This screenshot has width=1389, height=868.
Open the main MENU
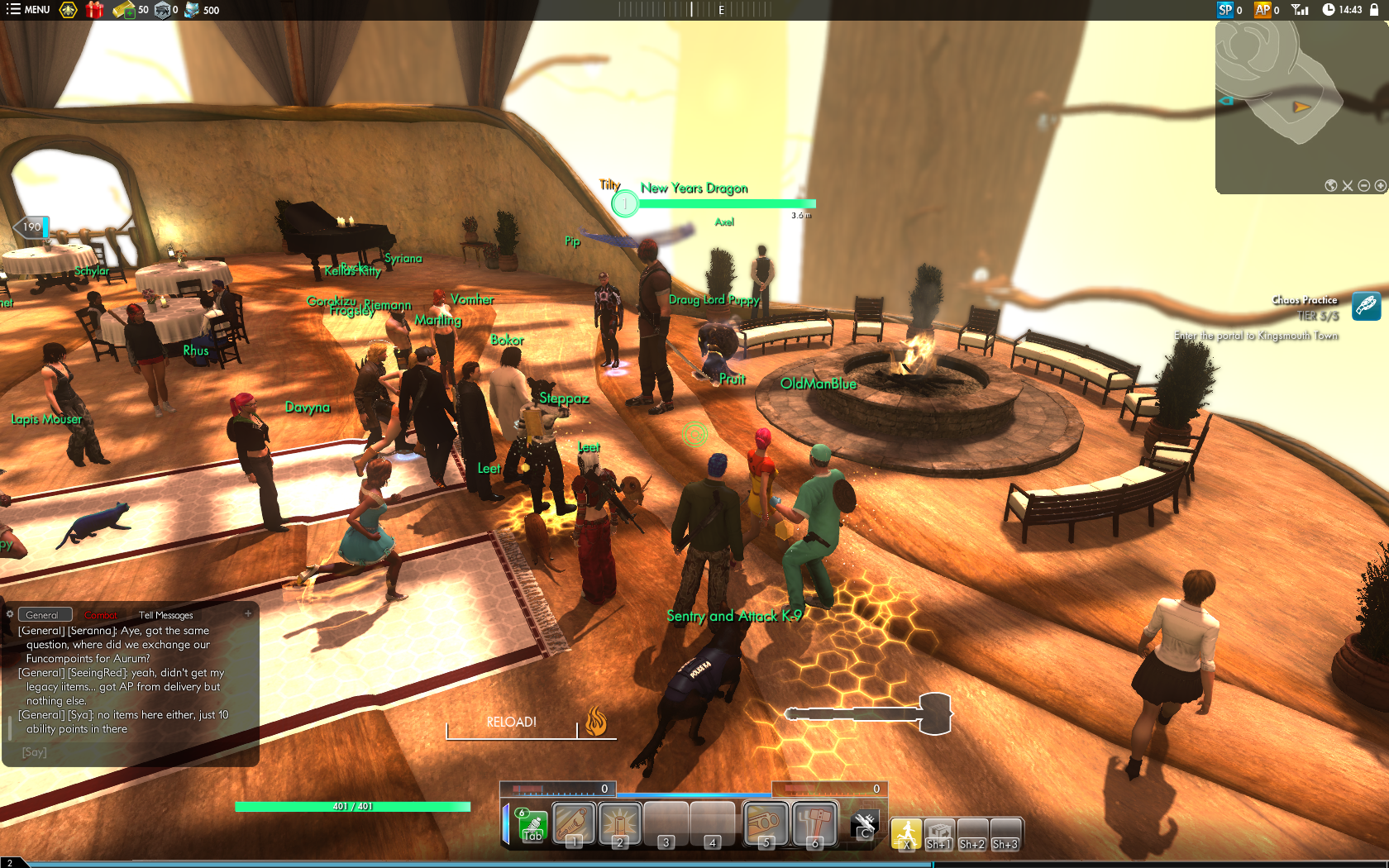[x=28, y=10]
